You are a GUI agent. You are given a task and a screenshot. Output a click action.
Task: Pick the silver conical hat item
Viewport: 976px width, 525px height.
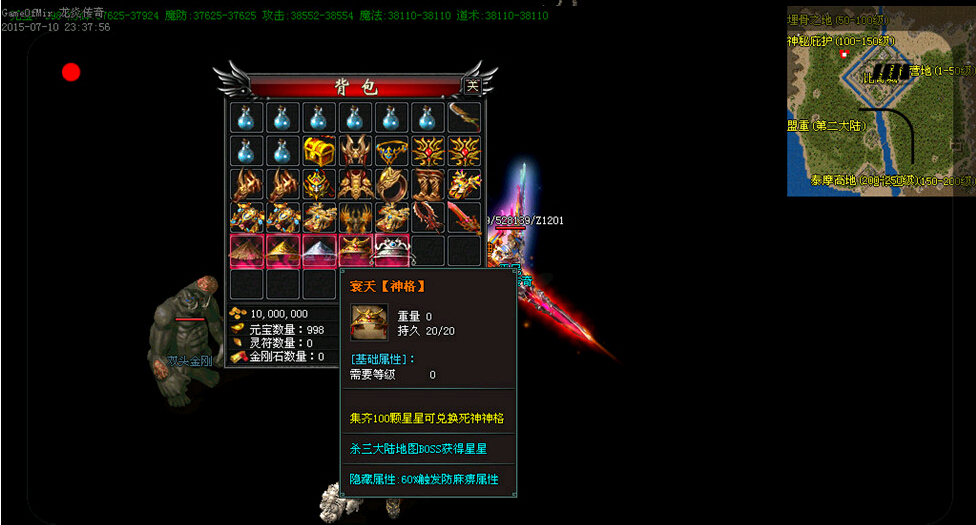pyautogui.click(x=318, y=250)
